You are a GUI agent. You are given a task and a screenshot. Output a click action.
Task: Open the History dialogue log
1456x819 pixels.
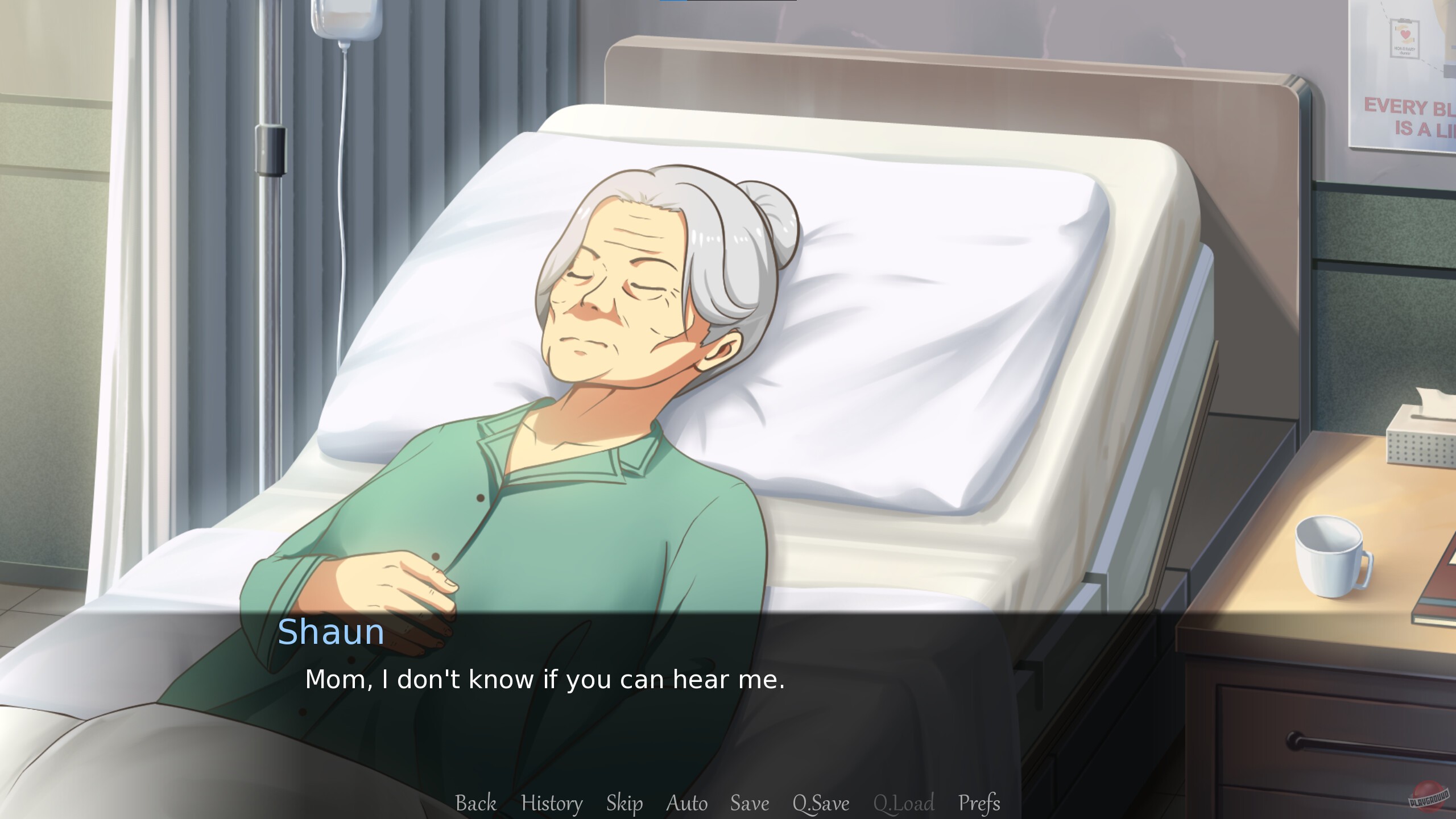[551, 804]
